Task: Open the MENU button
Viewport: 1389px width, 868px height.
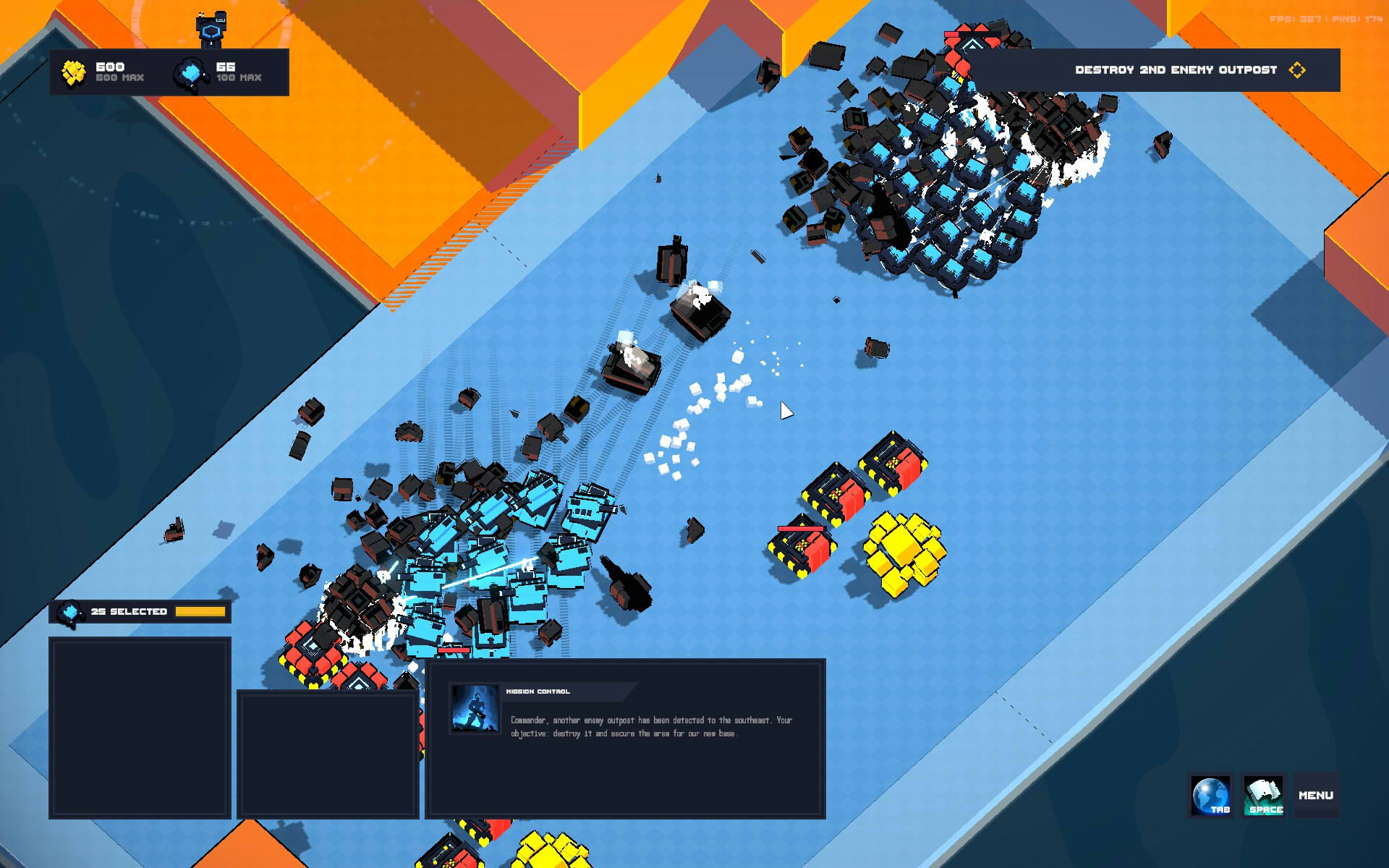Action: (x=1315, y=795)
